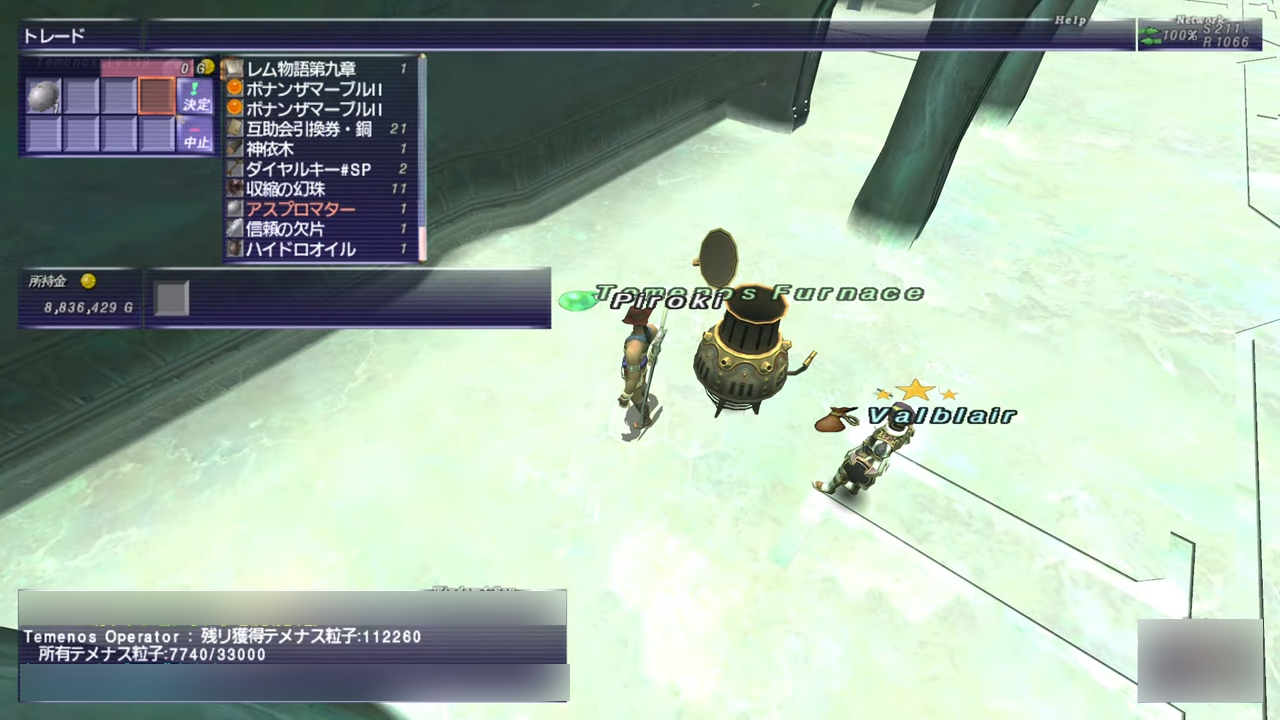Choose 収縮の幻珠 from the list
This screenshot has width=1280, height=720.
click(x=285, y=189)
